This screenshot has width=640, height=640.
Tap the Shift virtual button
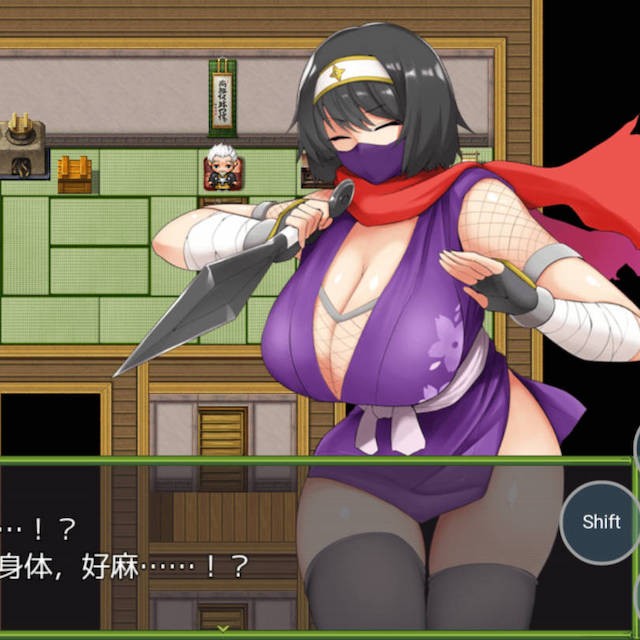[601, 522]
